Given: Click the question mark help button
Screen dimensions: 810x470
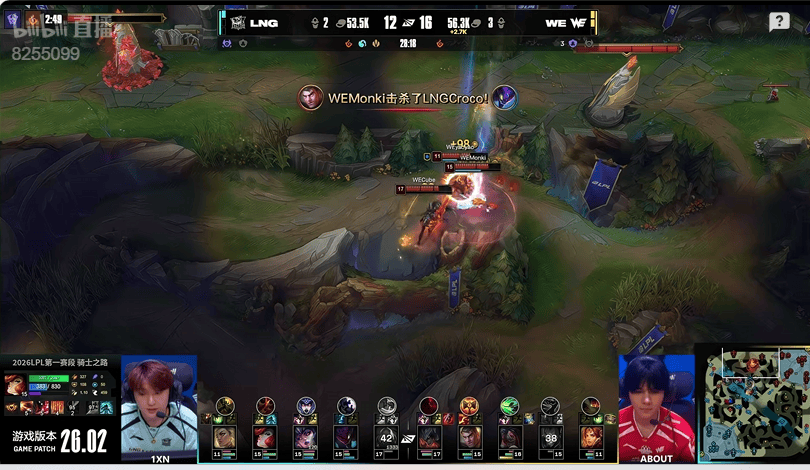Looking at the screenshot, I should click(779, 22).
